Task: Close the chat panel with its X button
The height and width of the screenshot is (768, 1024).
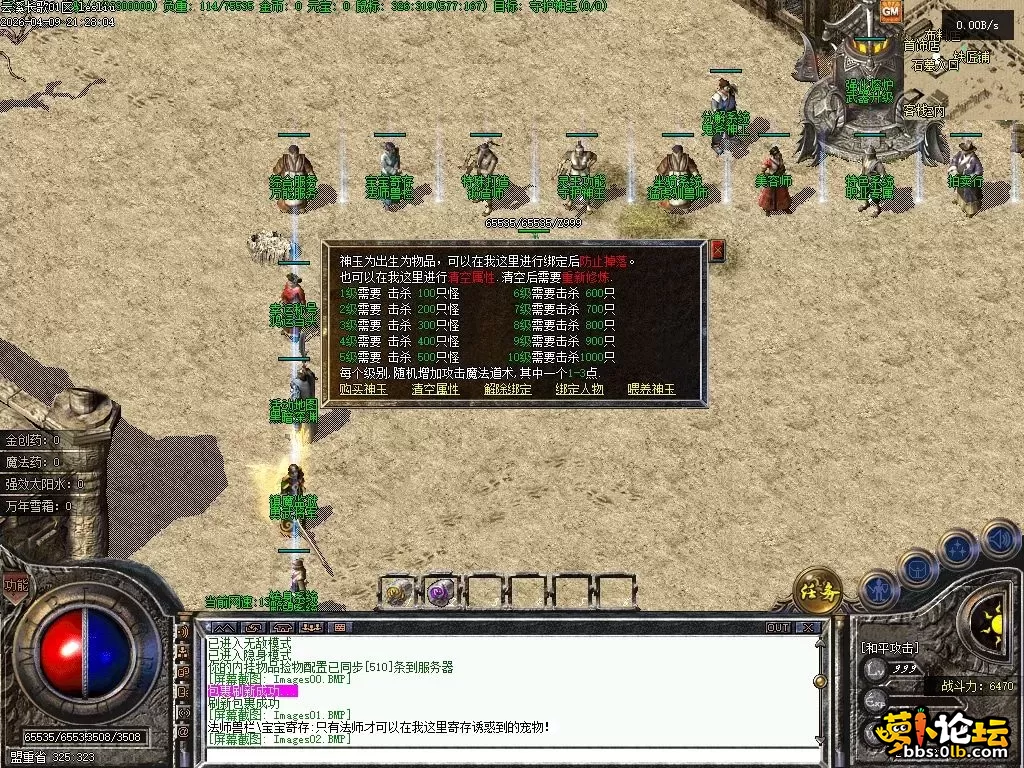Action: (x=808, y=627)
